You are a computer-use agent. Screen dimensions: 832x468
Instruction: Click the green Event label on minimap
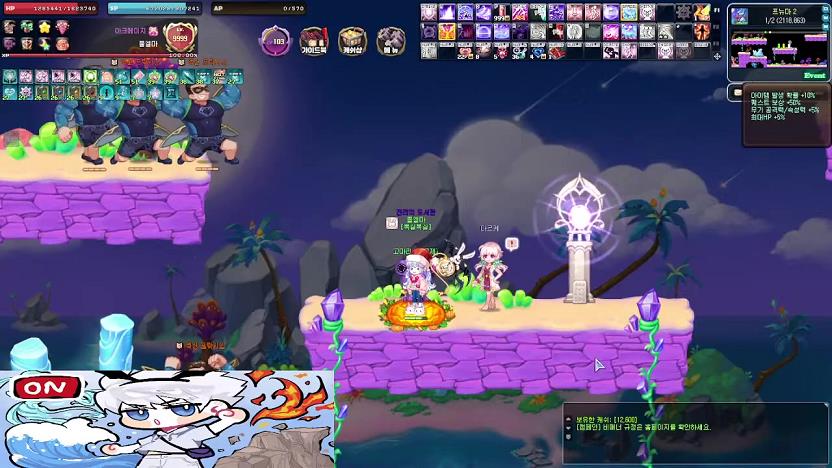(x=814, y=75)
